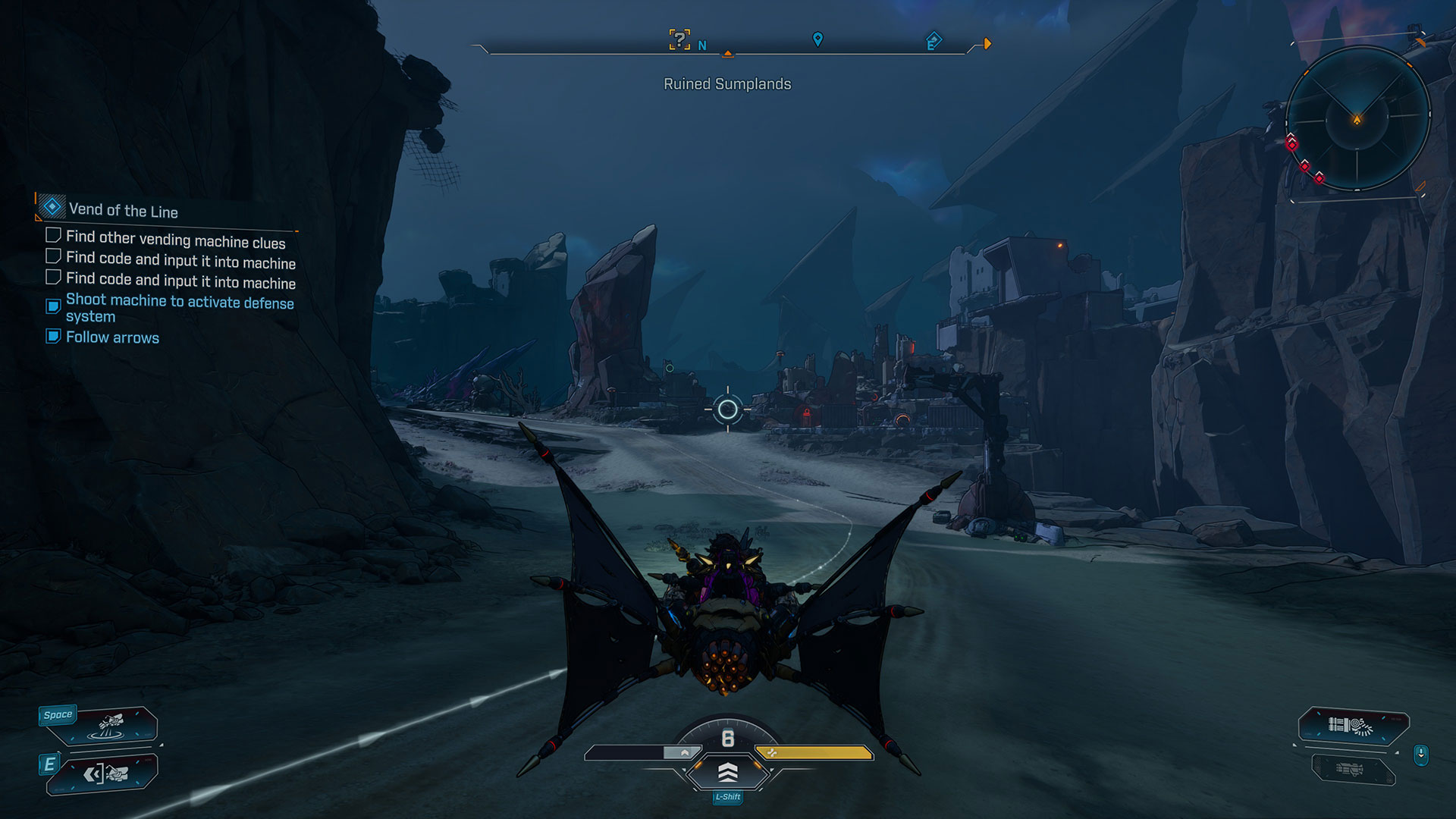
Task: Select the secondary vehicle weapon slot
Action: coord(1351,770)
